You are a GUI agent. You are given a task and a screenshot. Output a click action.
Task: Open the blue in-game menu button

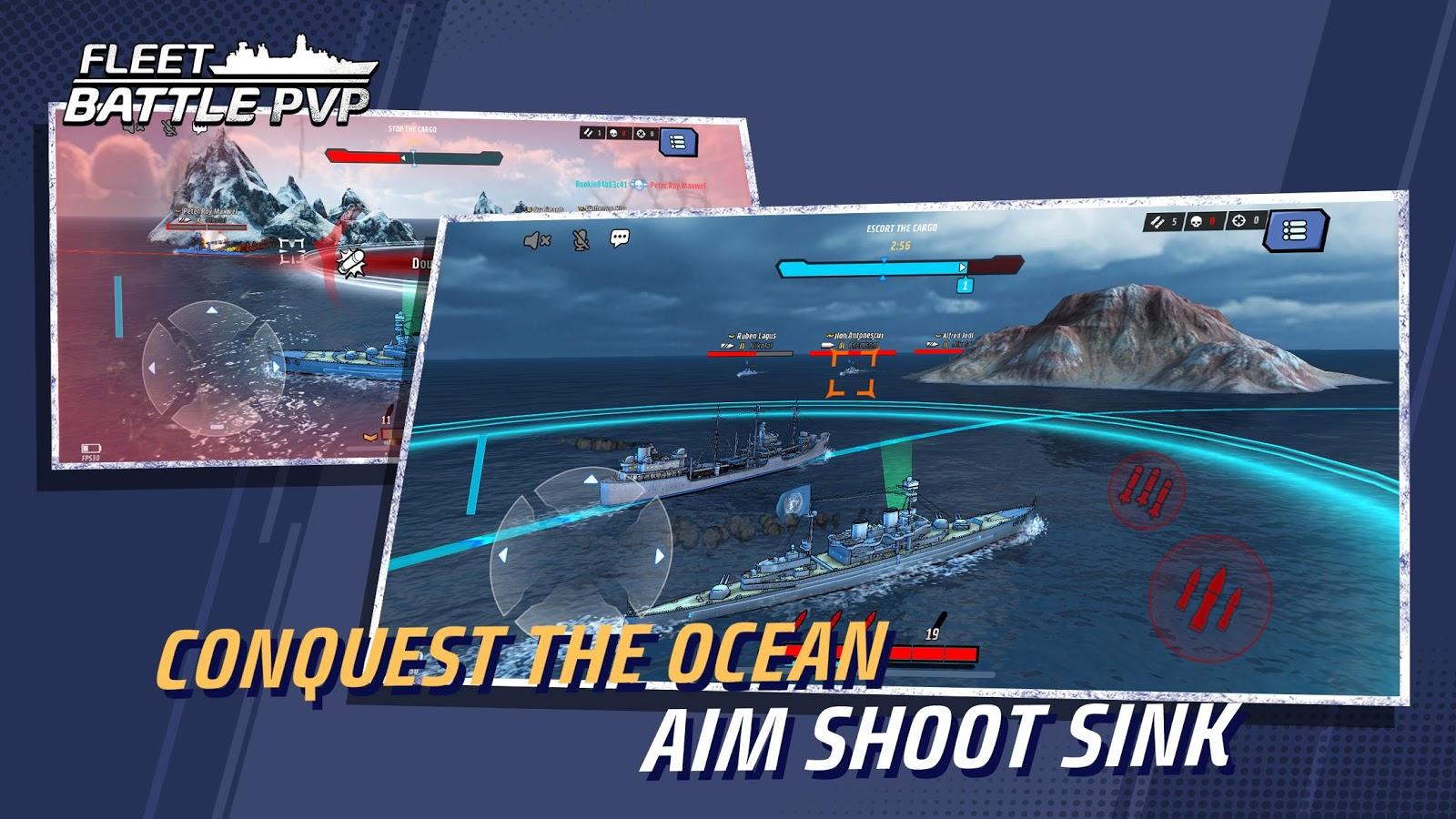click(x=1294, y=229)
